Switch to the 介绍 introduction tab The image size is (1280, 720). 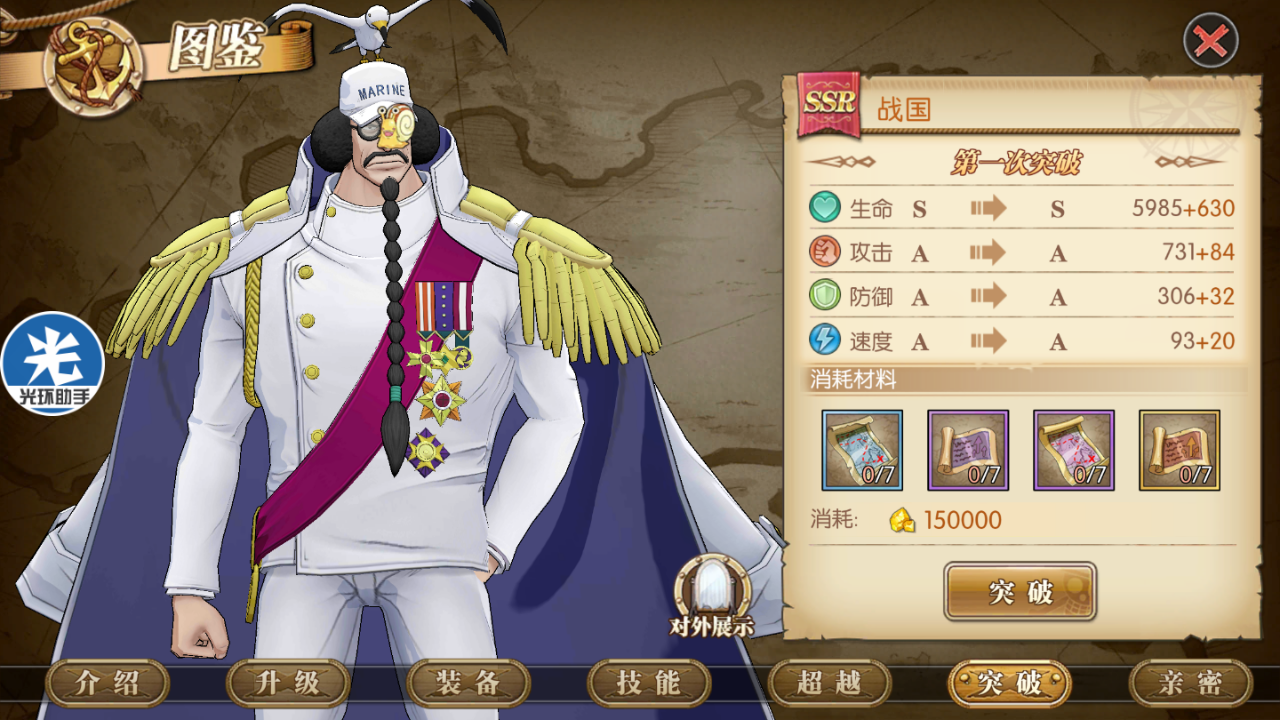pyautogui.click(x=108, y=684)
